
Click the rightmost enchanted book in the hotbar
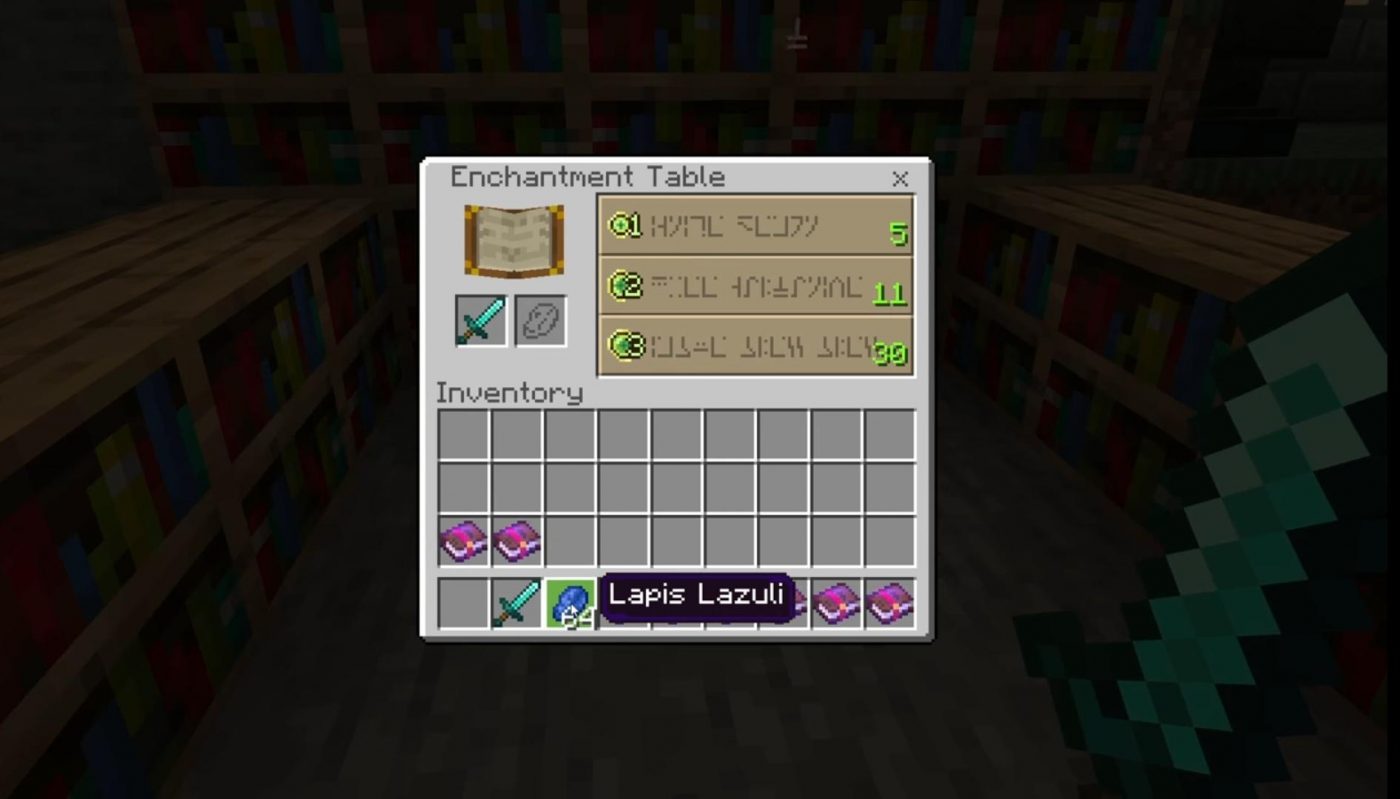point(887,600)
